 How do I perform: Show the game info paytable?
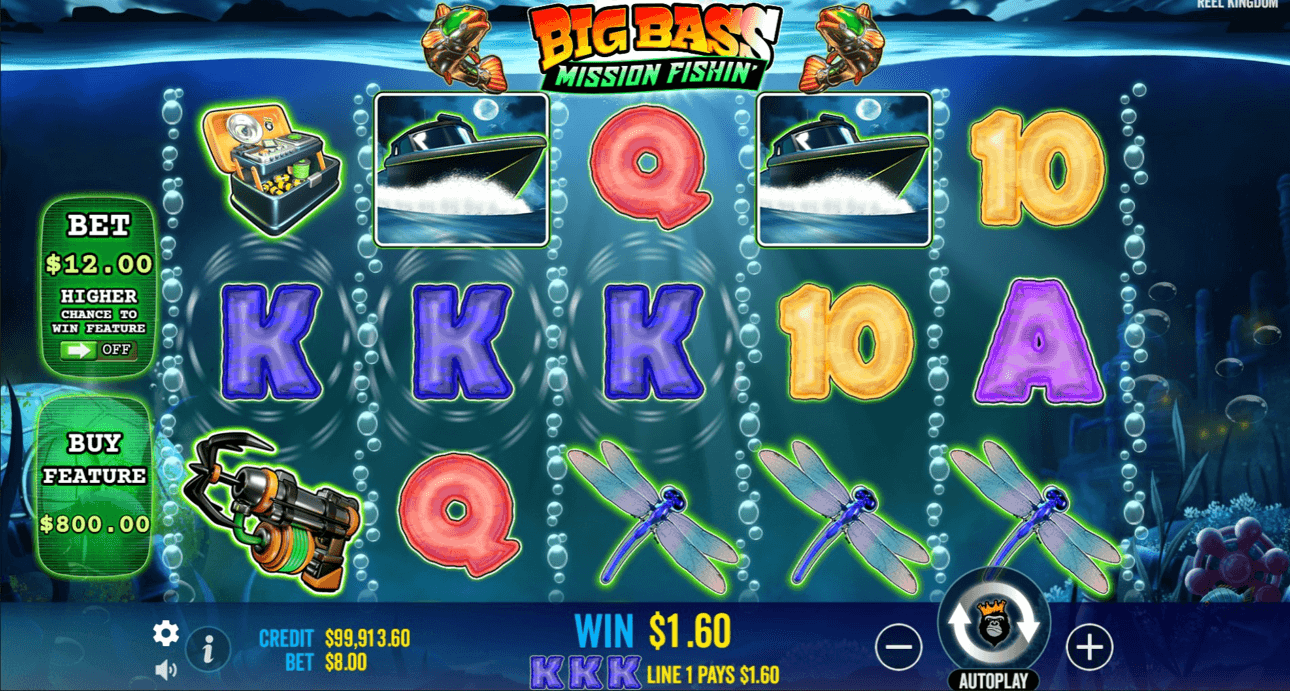[x=208, y=651]
